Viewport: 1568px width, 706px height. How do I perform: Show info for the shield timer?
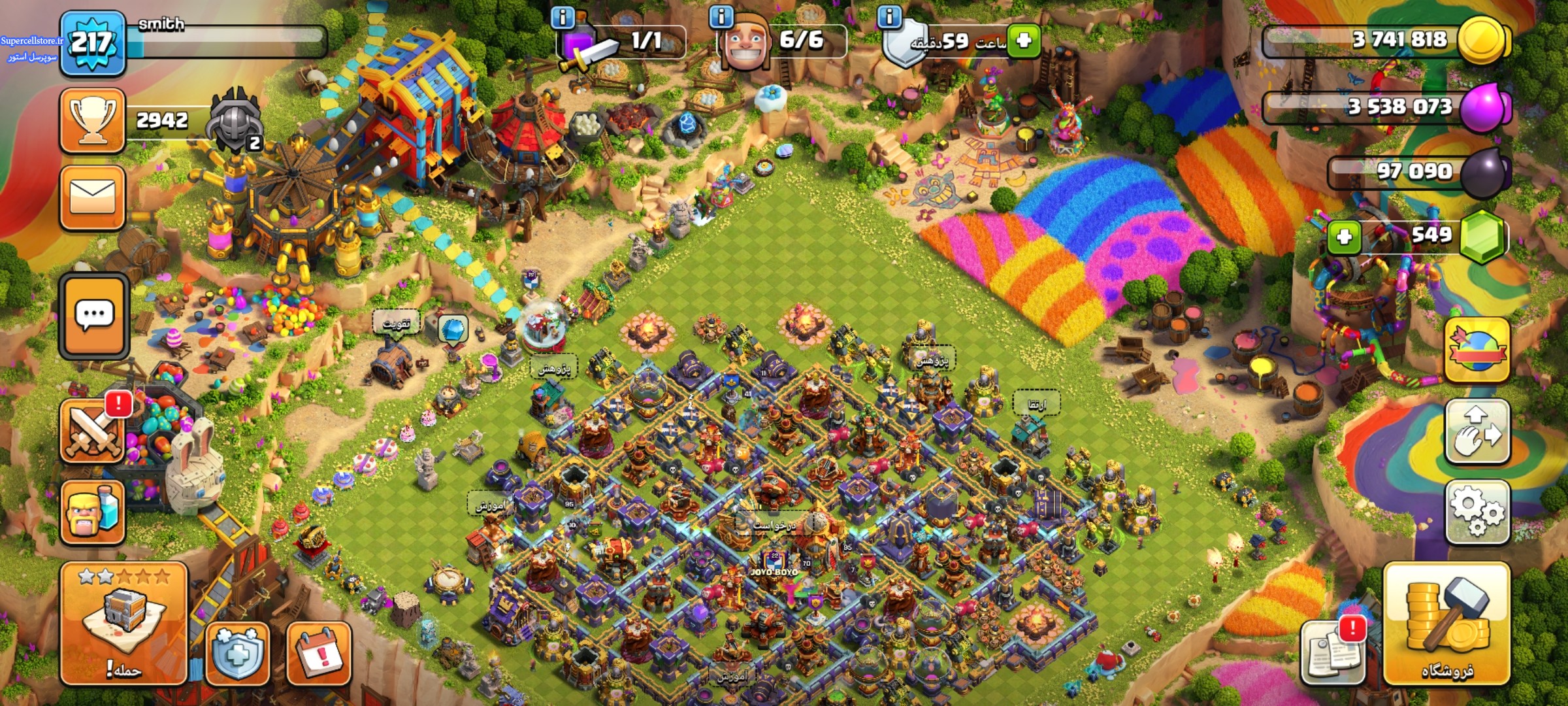[889, 16]
